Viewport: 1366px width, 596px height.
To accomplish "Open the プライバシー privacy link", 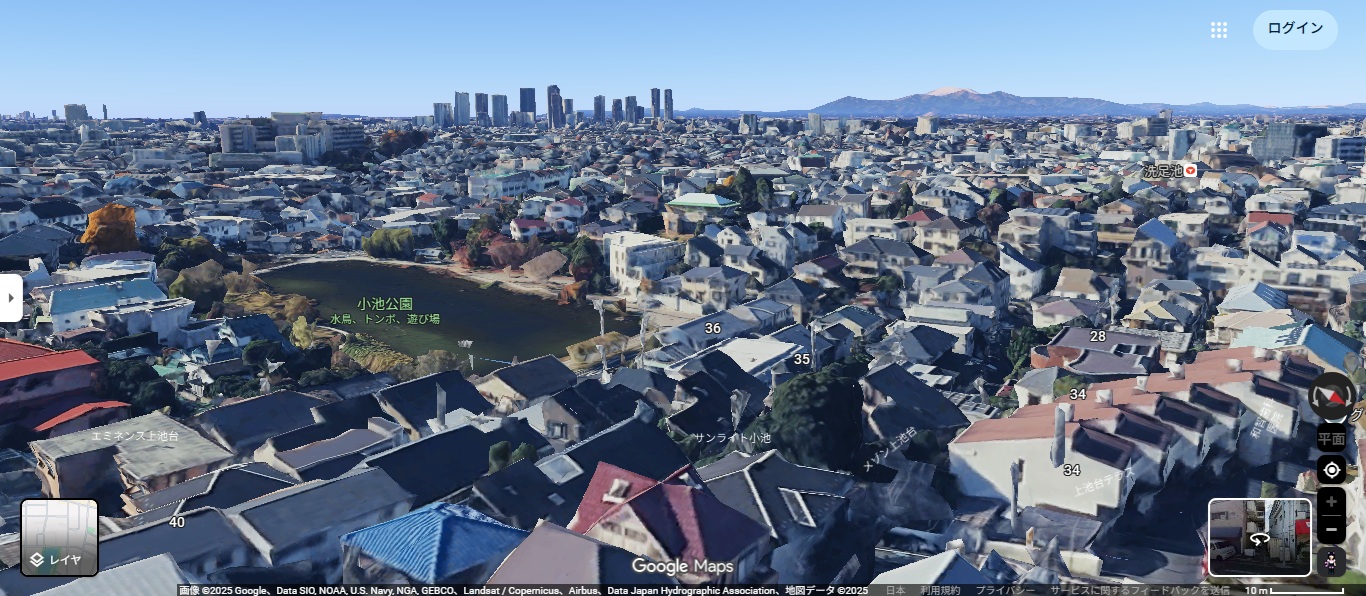I will coord(1005,590).
